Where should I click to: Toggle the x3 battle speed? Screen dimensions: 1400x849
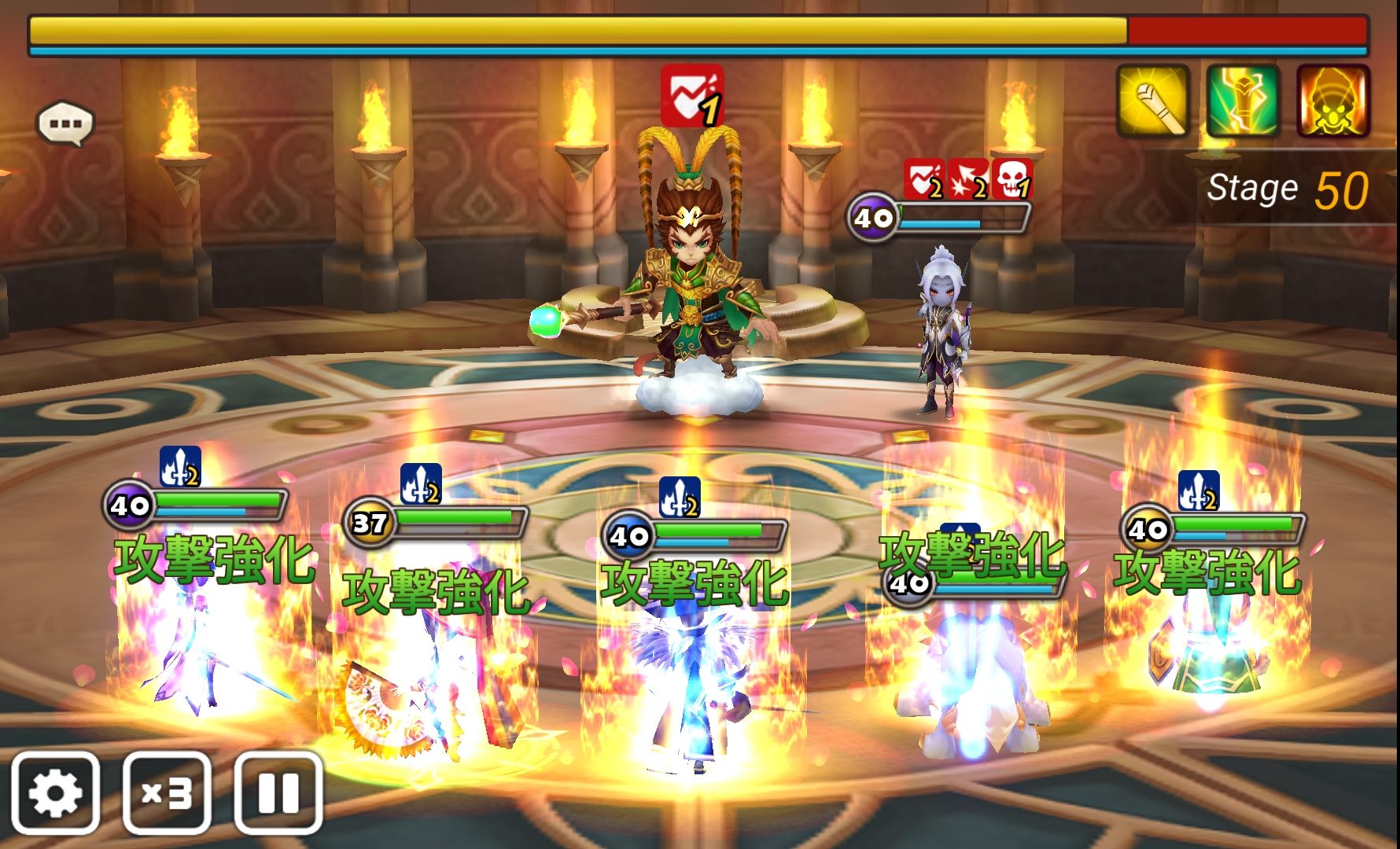click(x=167, y=792)
